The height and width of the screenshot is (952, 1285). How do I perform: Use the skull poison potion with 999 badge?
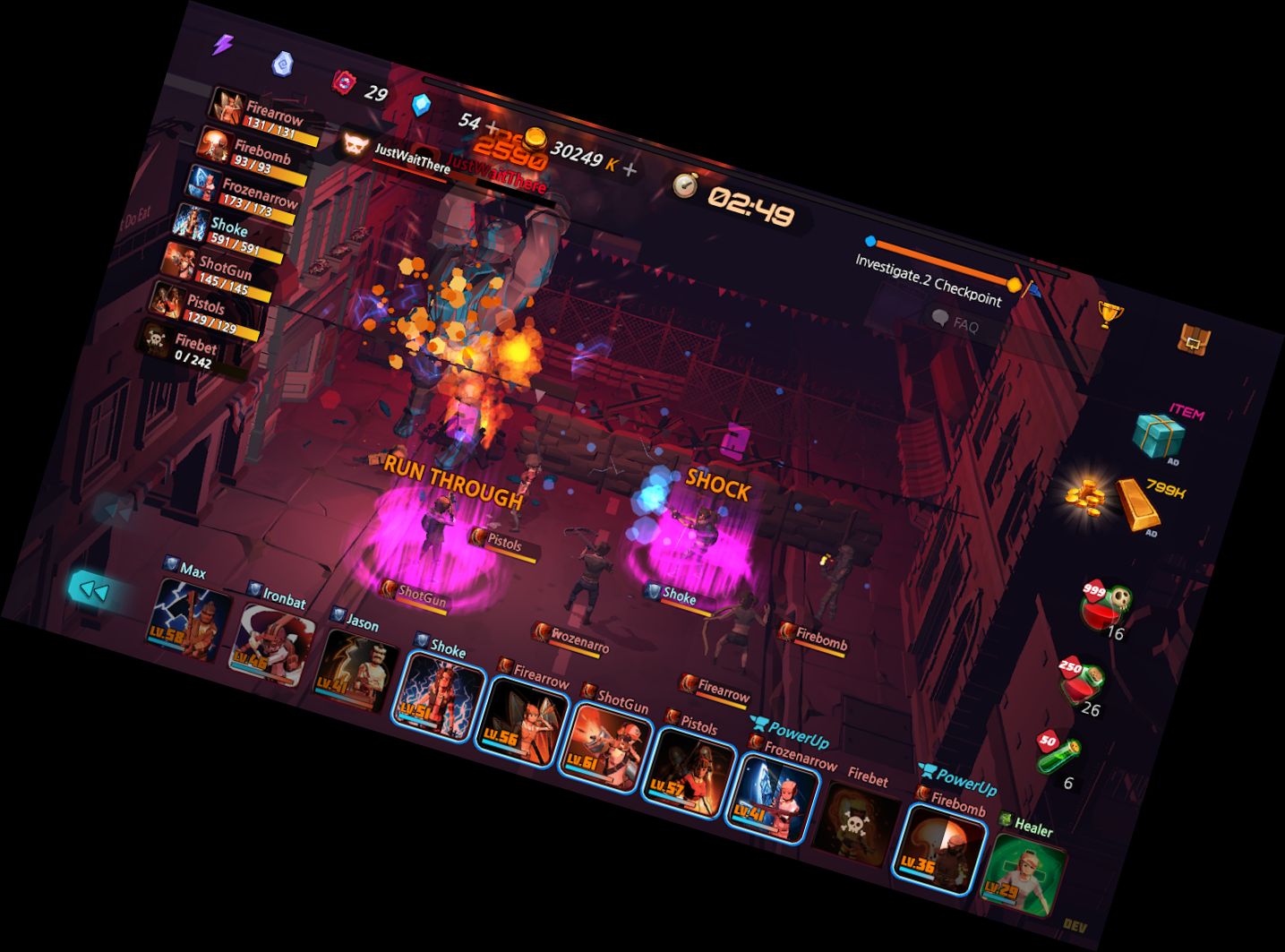pos(1102,605)
